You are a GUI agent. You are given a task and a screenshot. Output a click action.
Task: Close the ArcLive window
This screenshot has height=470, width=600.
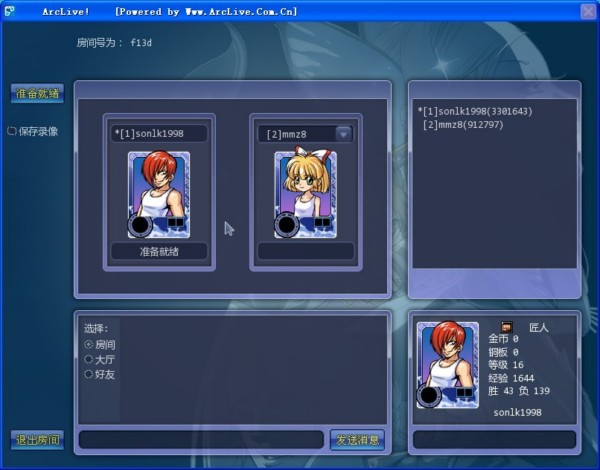[588, 12]
